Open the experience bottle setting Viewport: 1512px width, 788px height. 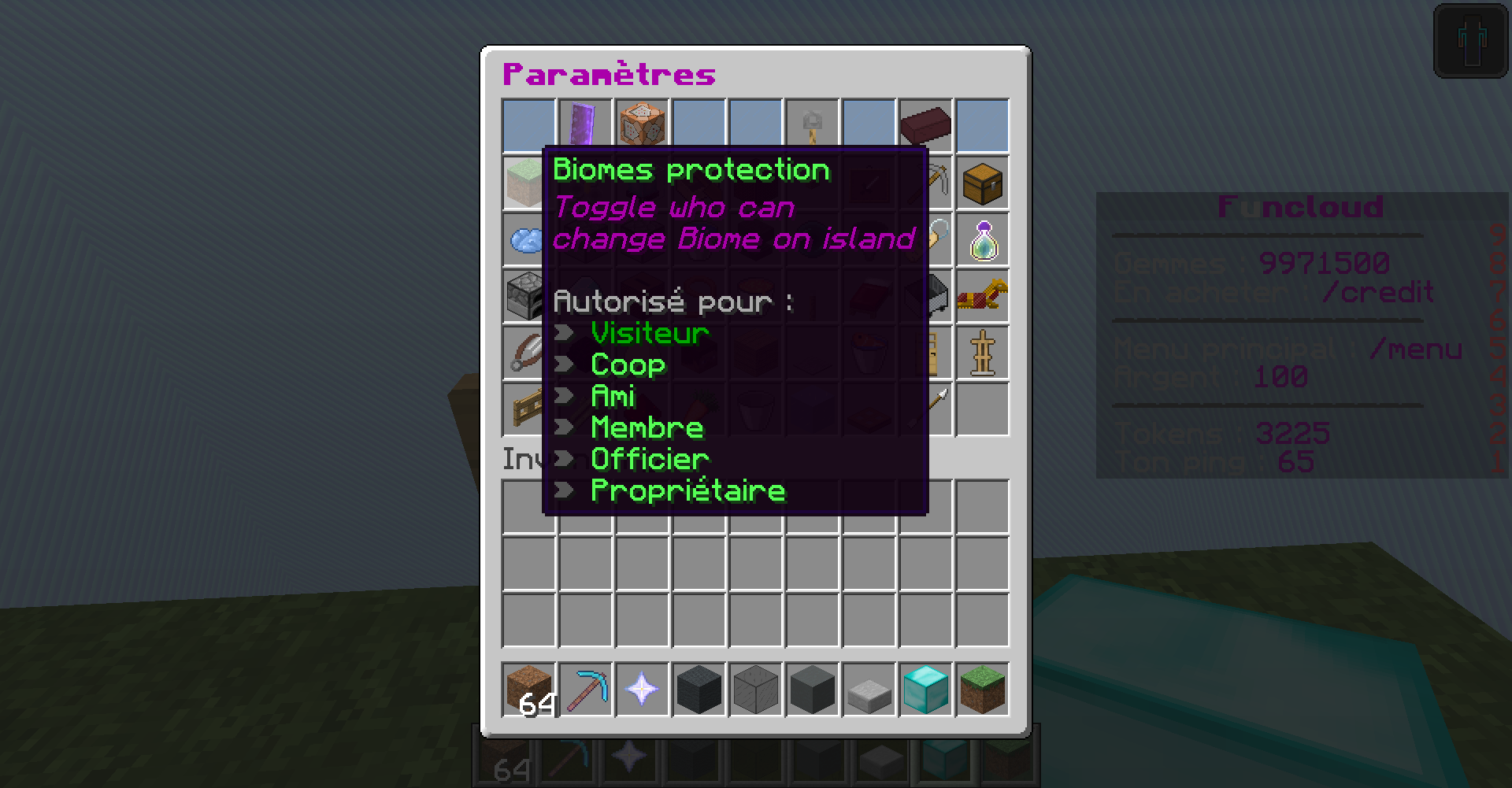(982, 239)
